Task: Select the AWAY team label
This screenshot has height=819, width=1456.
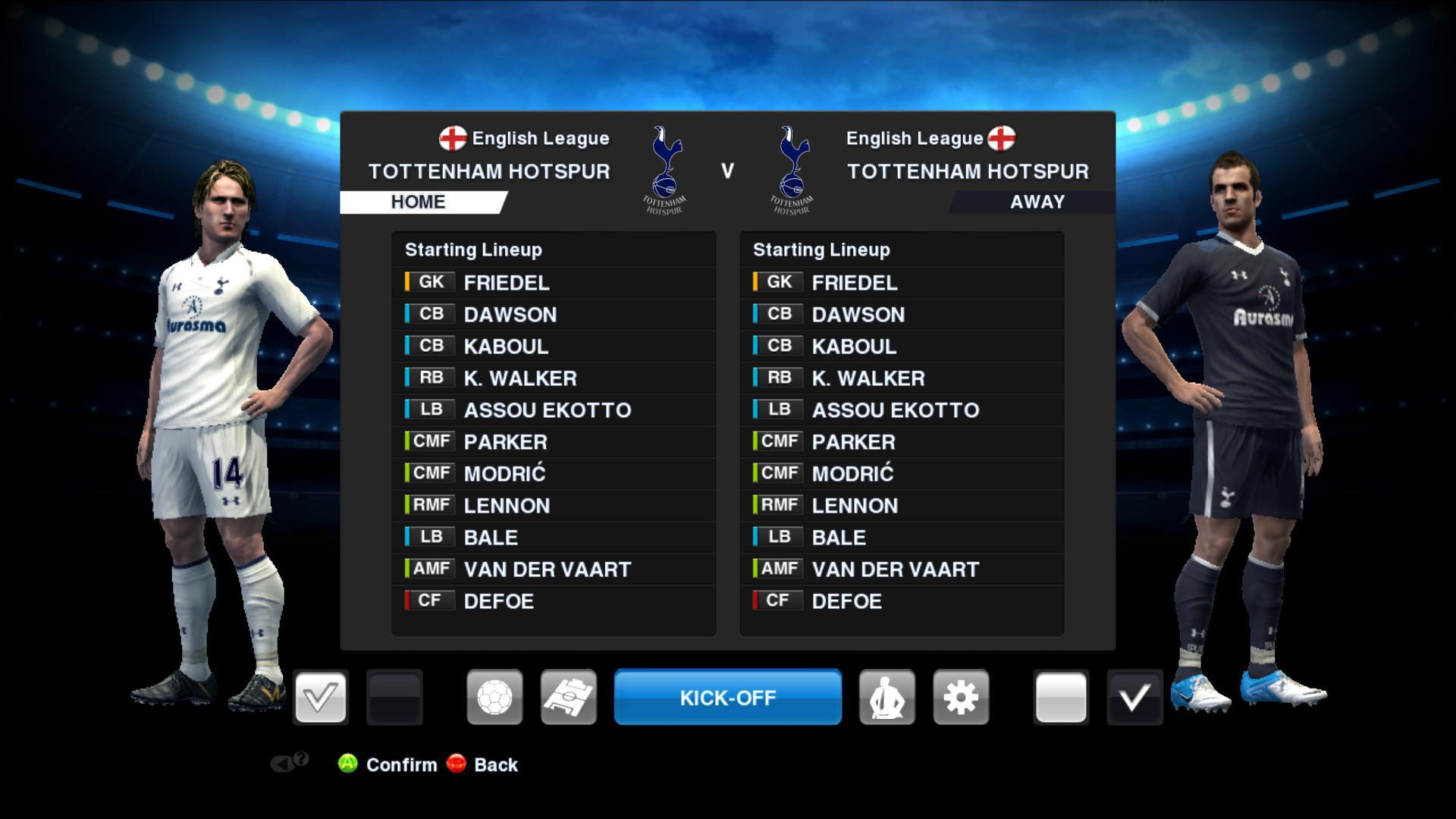Action: 1037,202
